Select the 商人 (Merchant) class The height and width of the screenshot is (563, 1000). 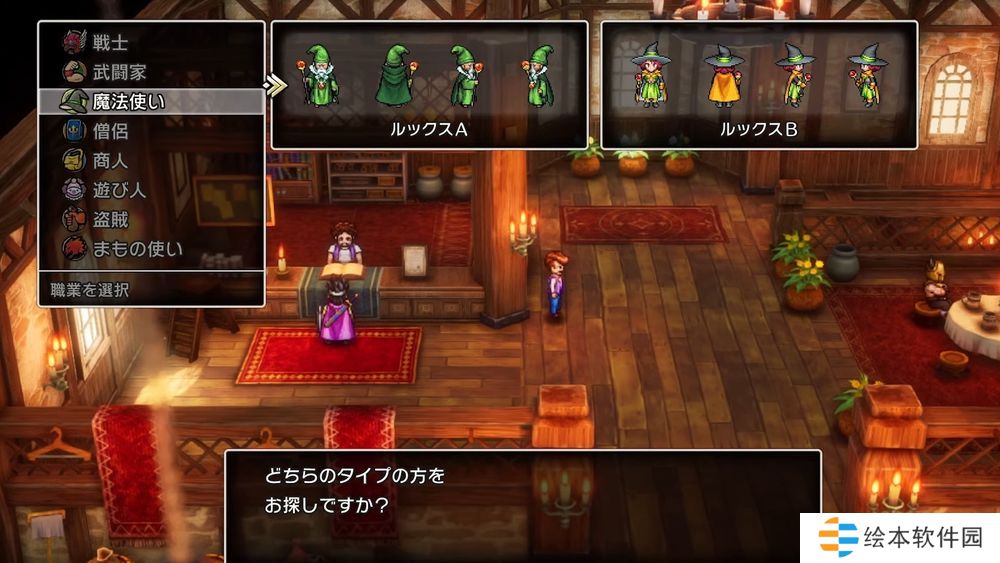click(x=110, y=160)
